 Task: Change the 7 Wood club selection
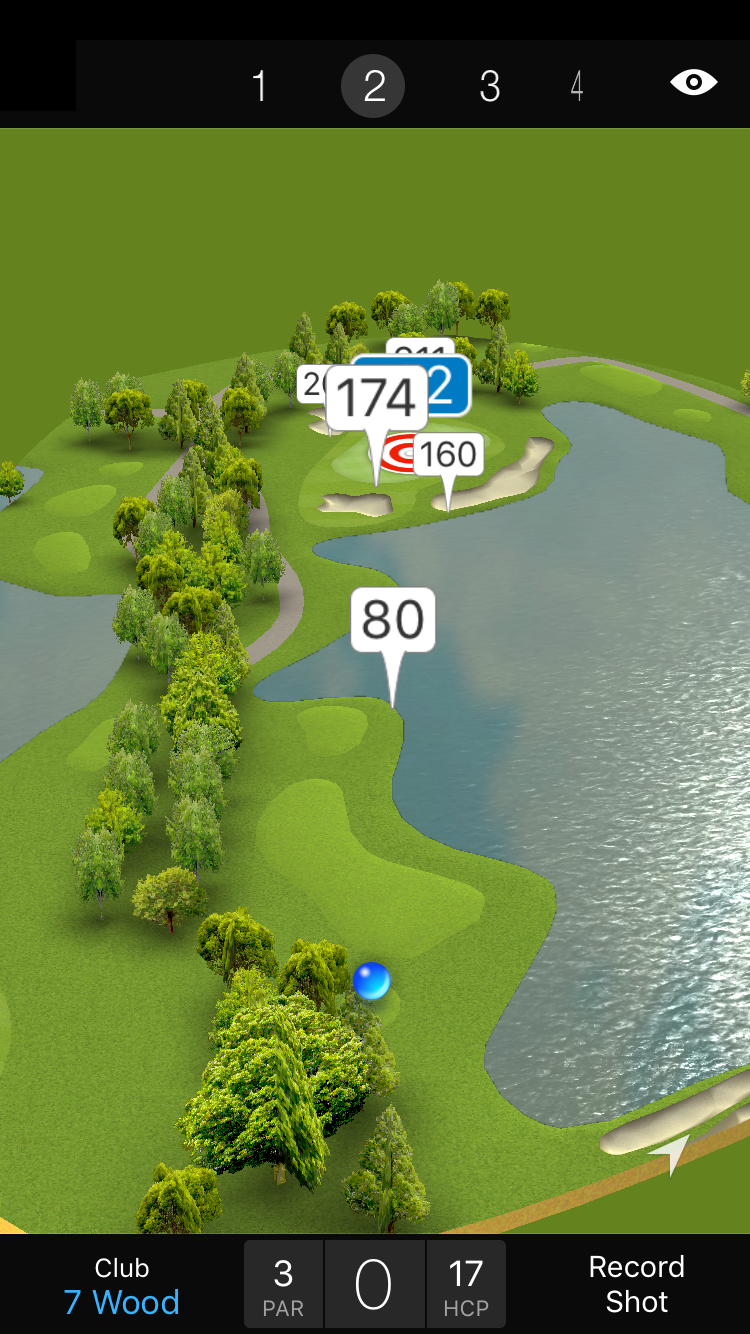(x=122, y=1286)
